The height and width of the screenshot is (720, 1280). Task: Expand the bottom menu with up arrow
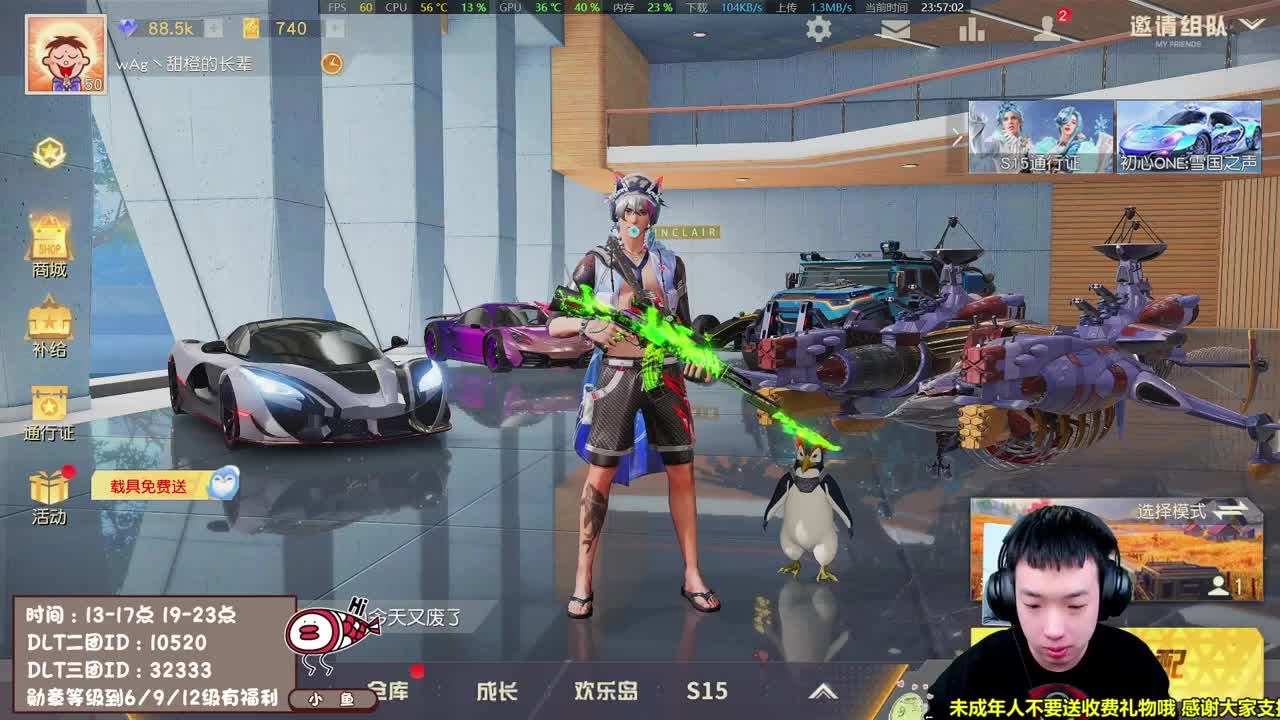(x=825, y=691)
